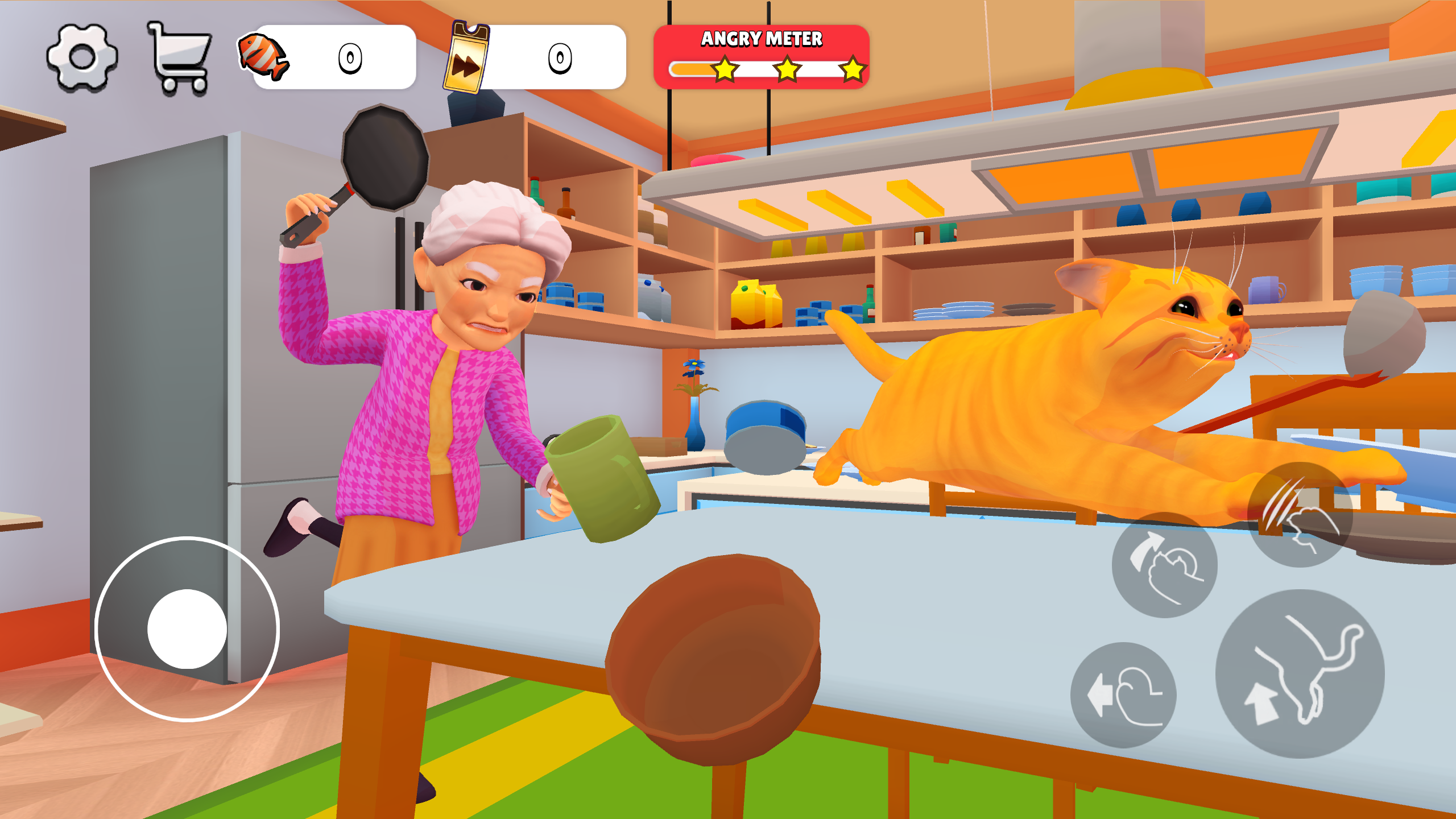Click the middle star on the angry meter
This screenshot has height=819, width=1456.
click(x=785, y=70)
